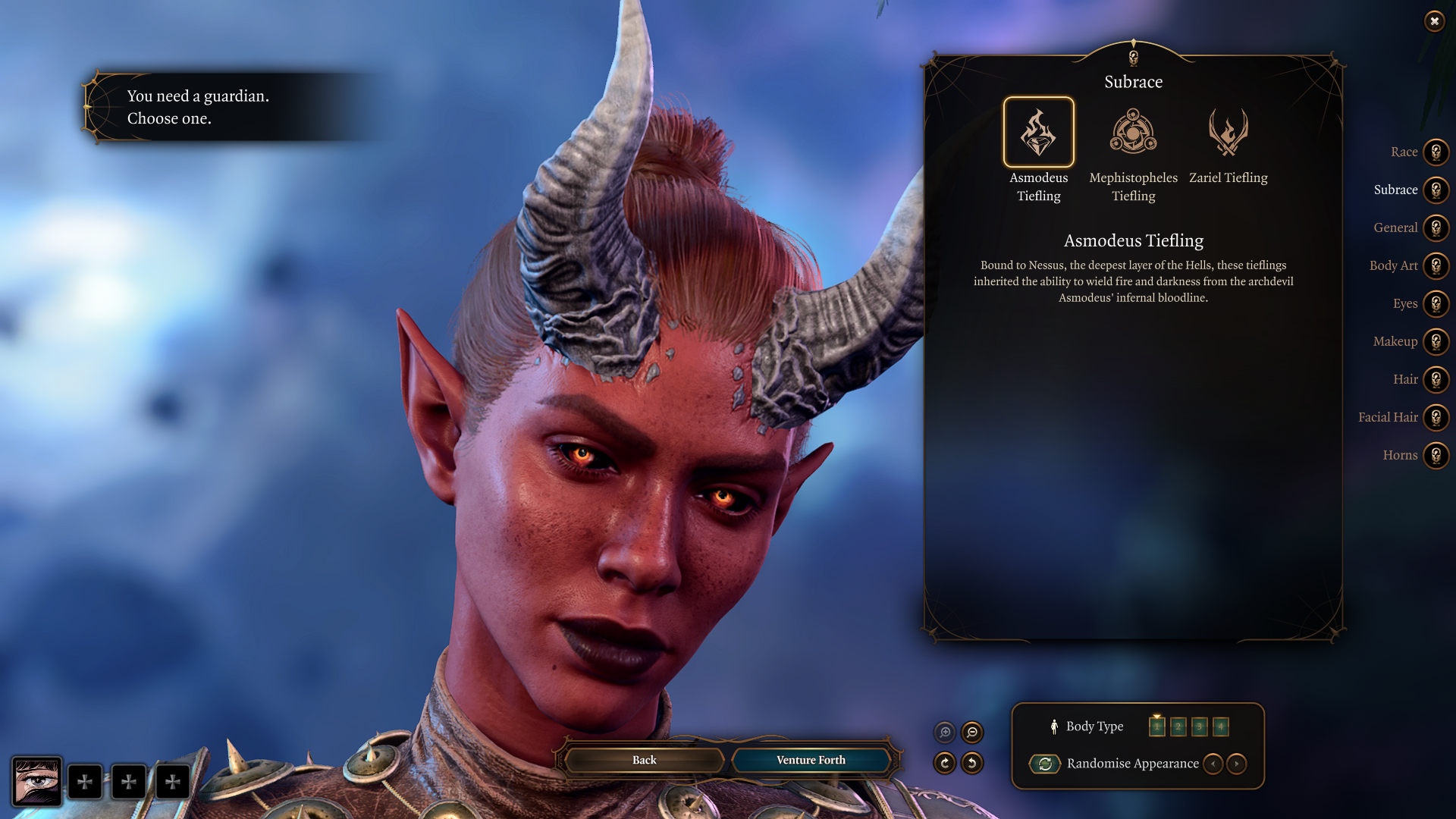The image size is (1456, 819).
Task: Open the Eyes customization category icon
Action: (1436, 303)
